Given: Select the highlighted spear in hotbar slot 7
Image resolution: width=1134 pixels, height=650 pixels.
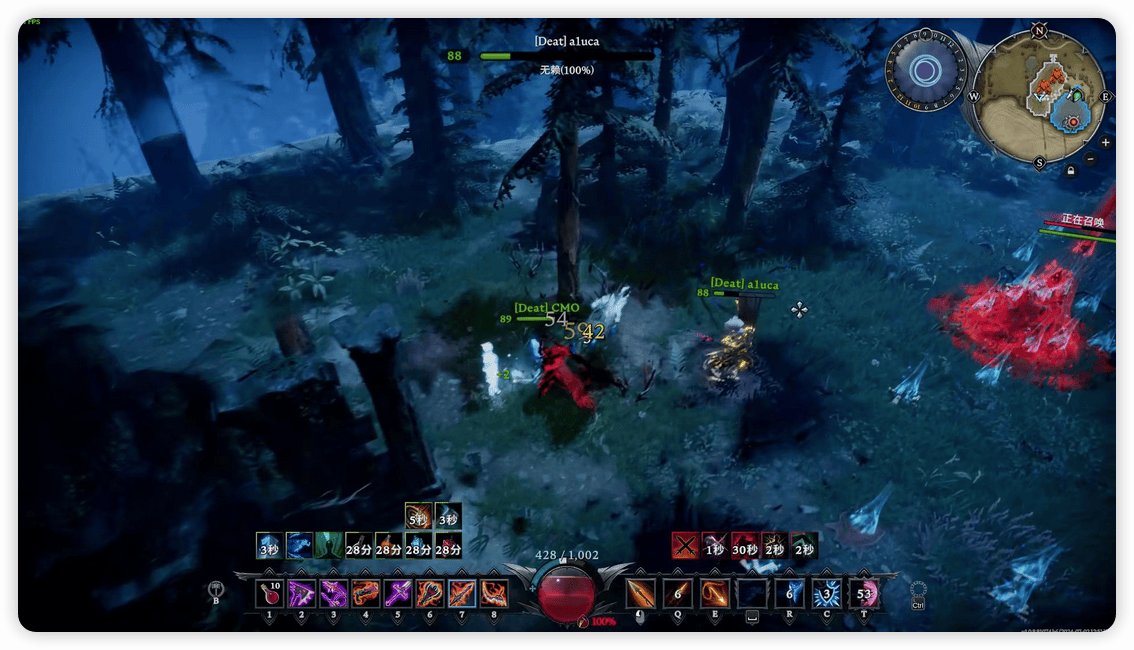Looking at the screenshot, I should (x=462, y=594).
